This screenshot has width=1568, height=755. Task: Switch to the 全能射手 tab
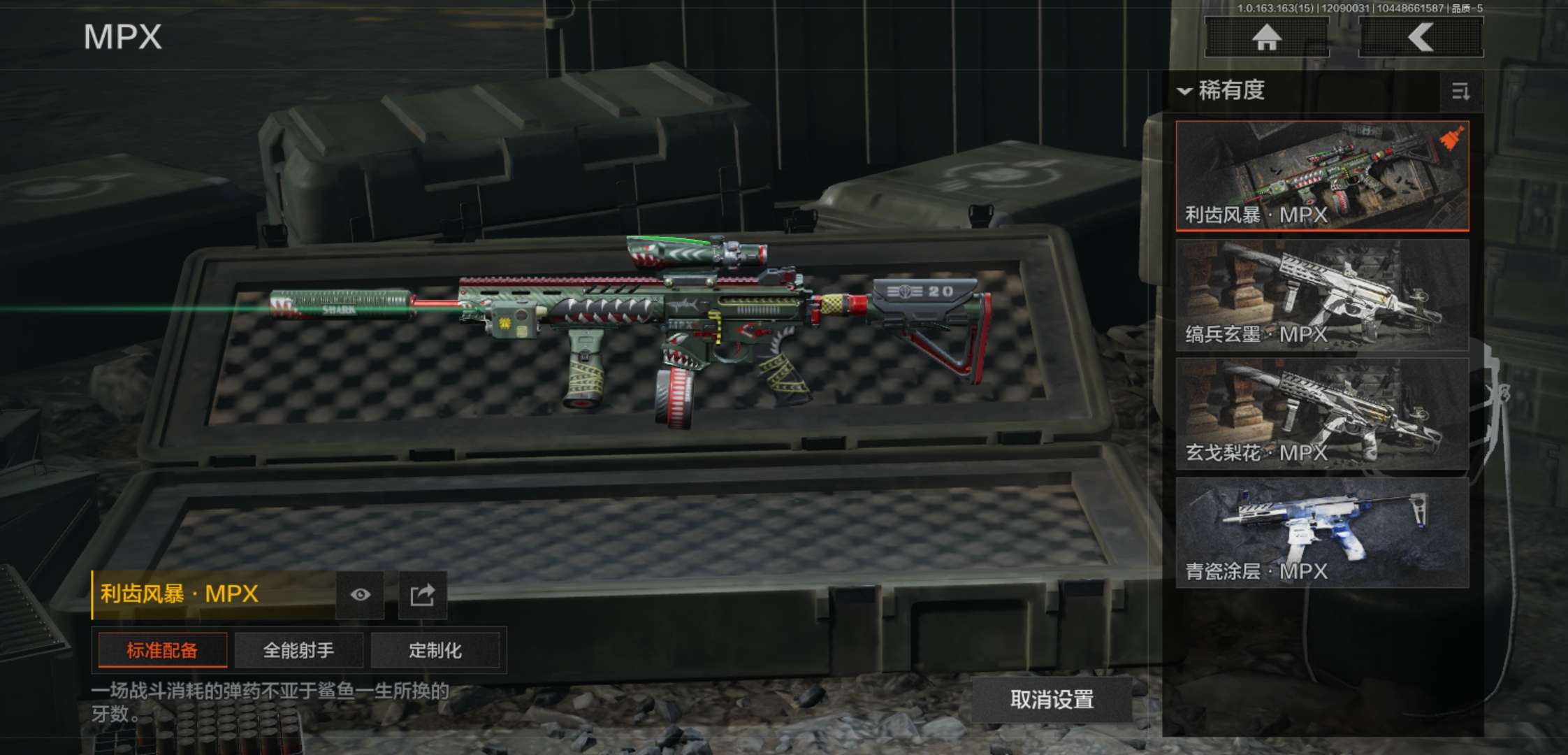[298, 651]
